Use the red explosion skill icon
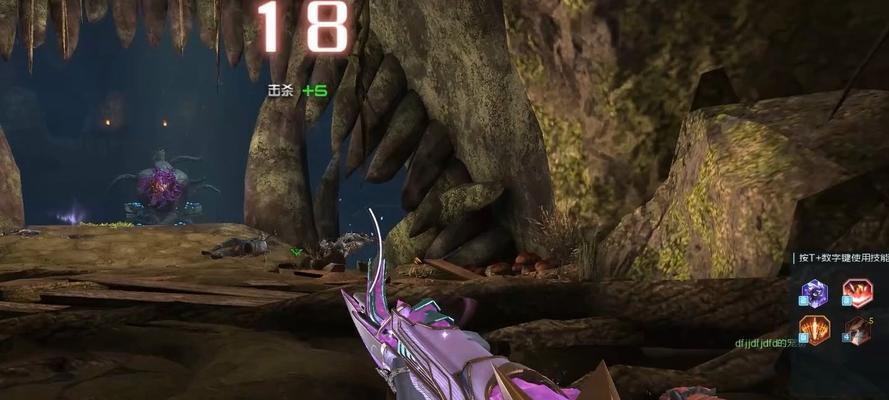This screenshot has width=889, height=400. (857, 293)
